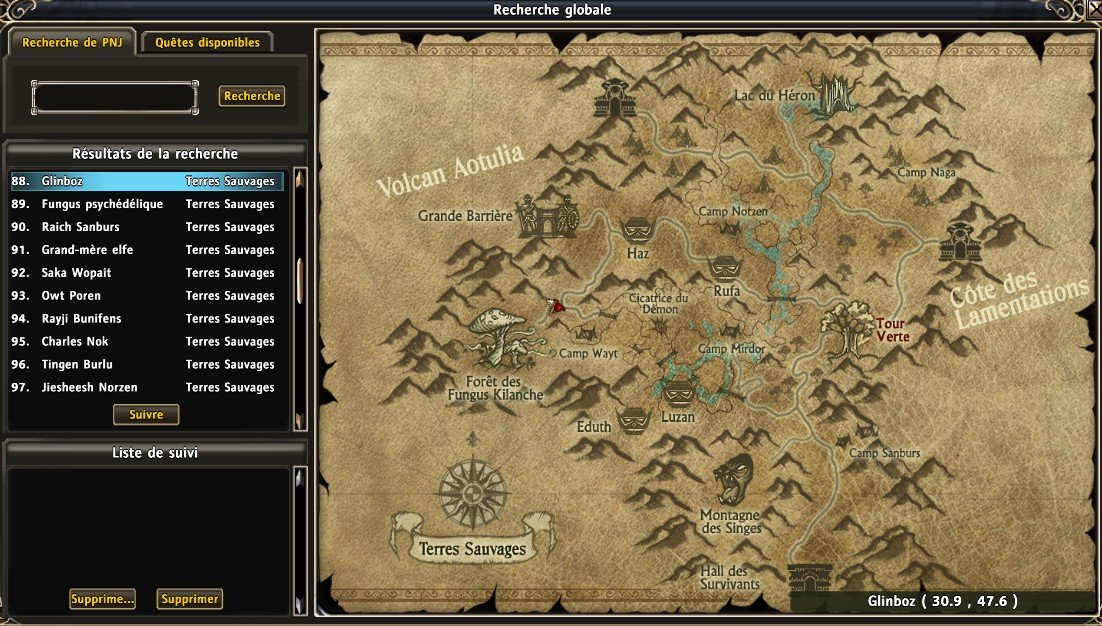Choose Fungus psychédélique from the results

147,204
